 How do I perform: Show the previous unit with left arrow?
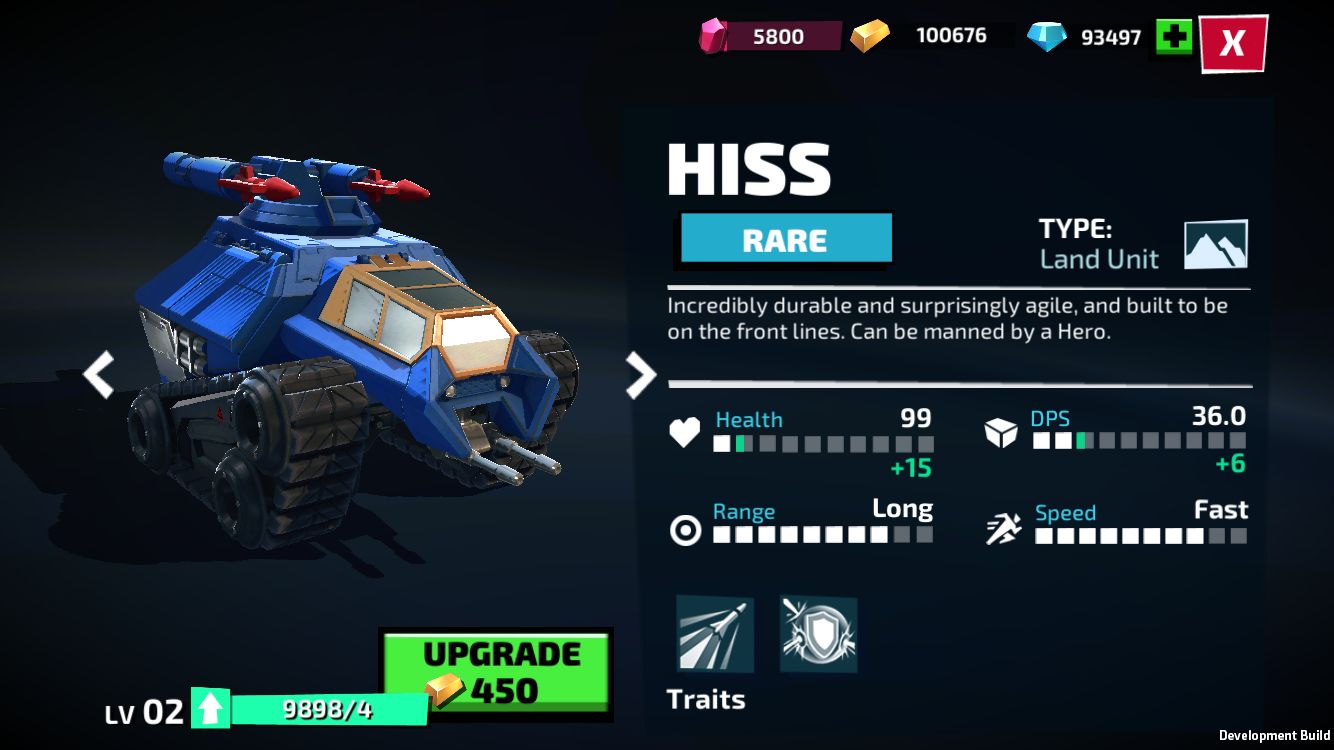(98, 375)
